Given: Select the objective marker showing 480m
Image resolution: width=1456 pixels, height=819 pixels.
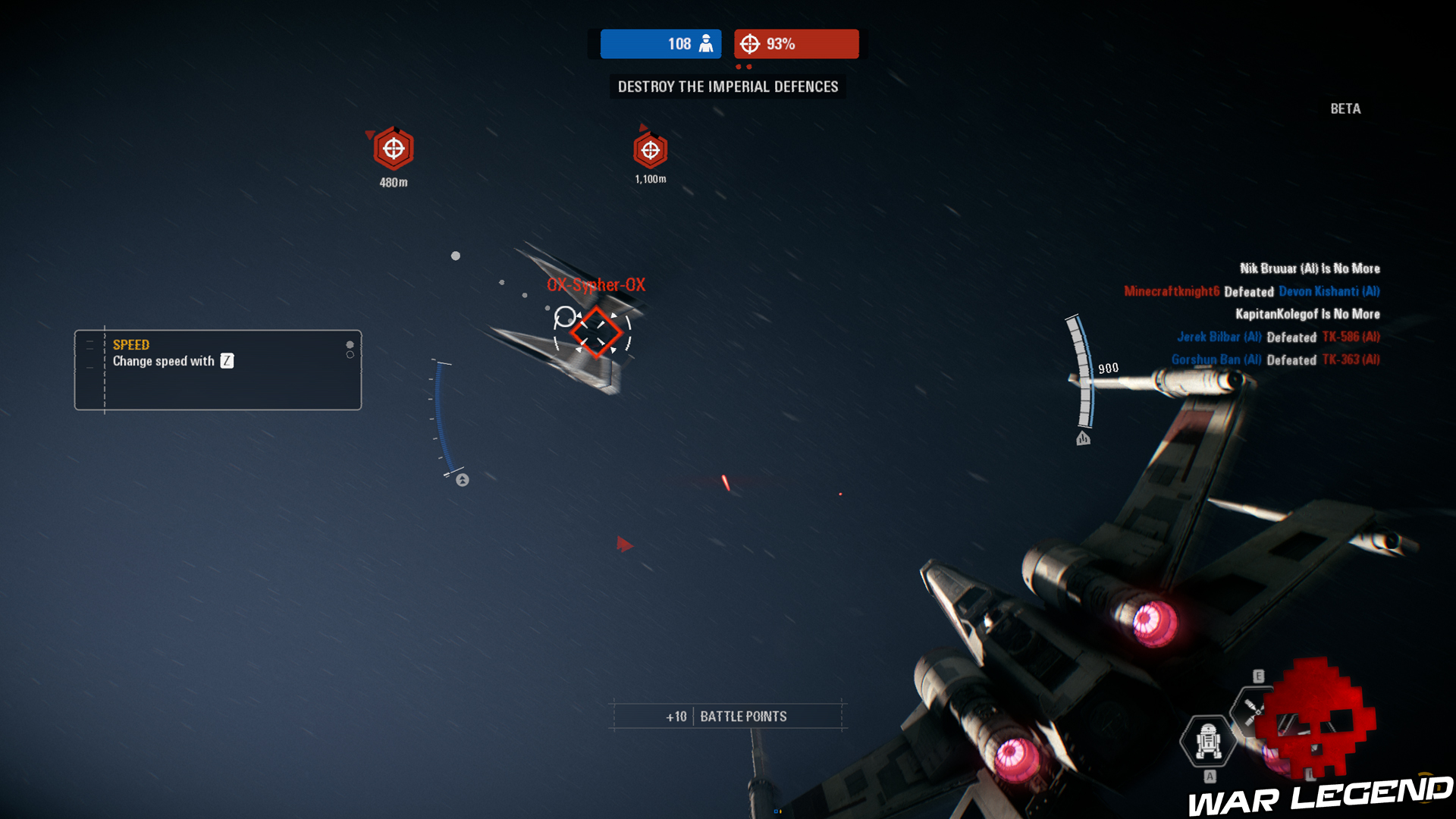Looking at the screenshot, I should [x=393, y=149].
